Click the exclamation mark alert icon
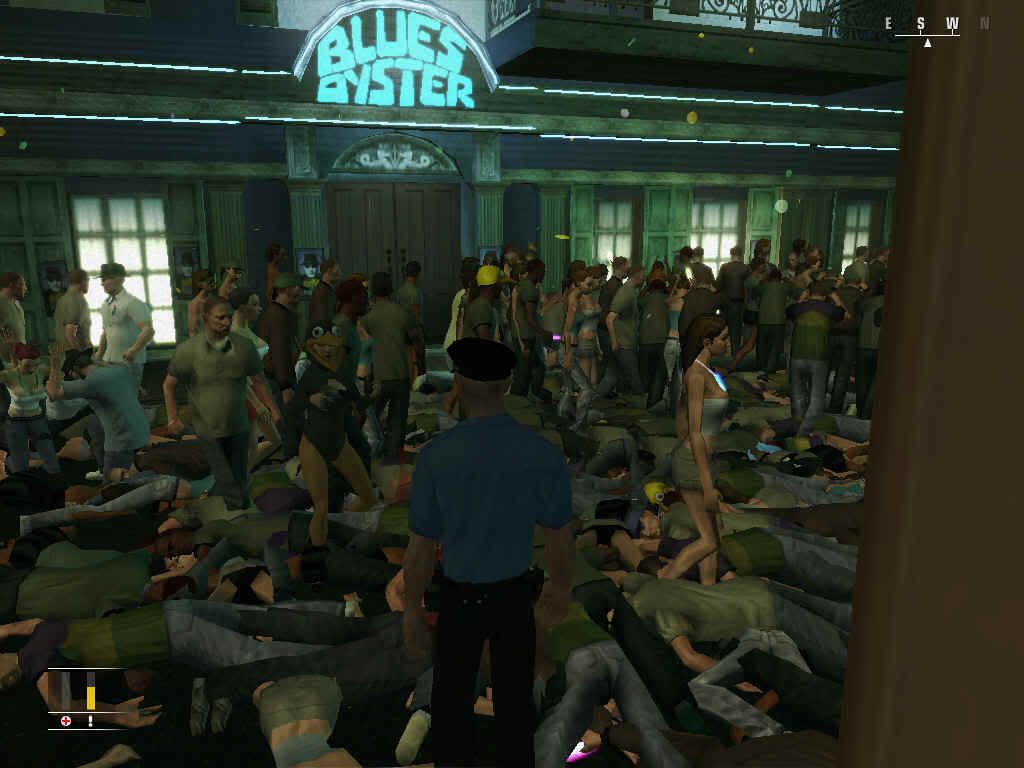 point(90,720)
